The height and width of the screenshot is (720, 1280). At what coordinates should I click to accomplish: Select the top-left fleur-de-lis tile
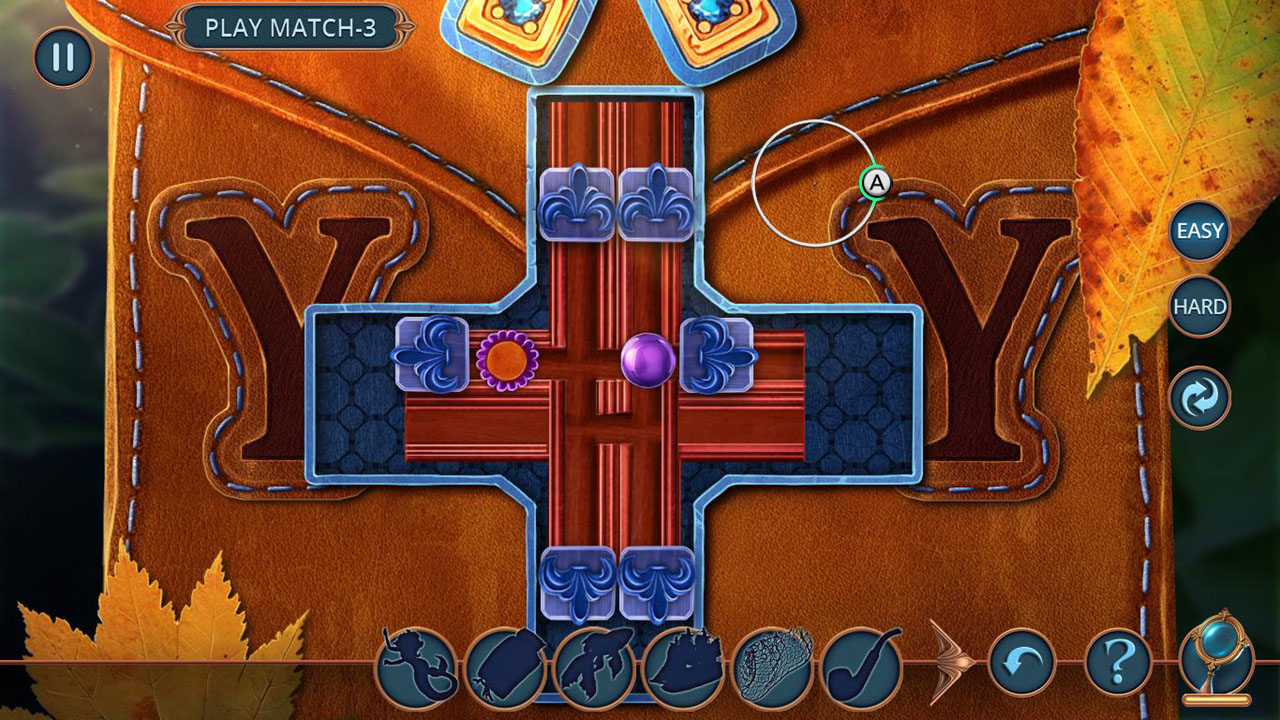click(x=578, y=203)
